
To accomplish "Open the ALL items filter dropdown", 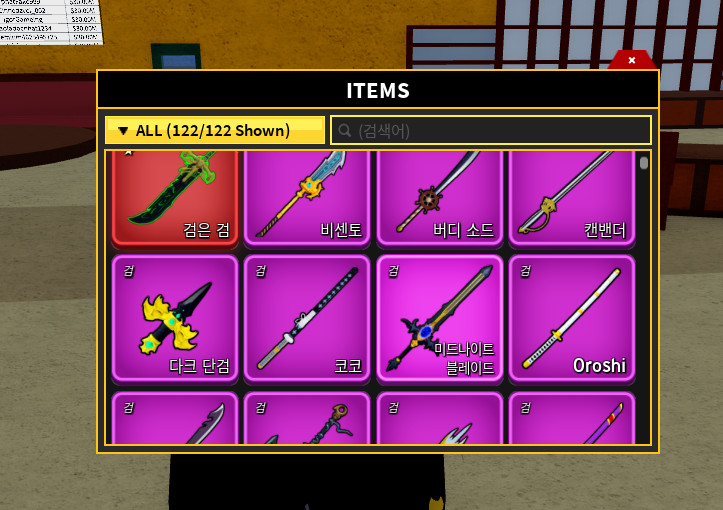I will 214,130.
